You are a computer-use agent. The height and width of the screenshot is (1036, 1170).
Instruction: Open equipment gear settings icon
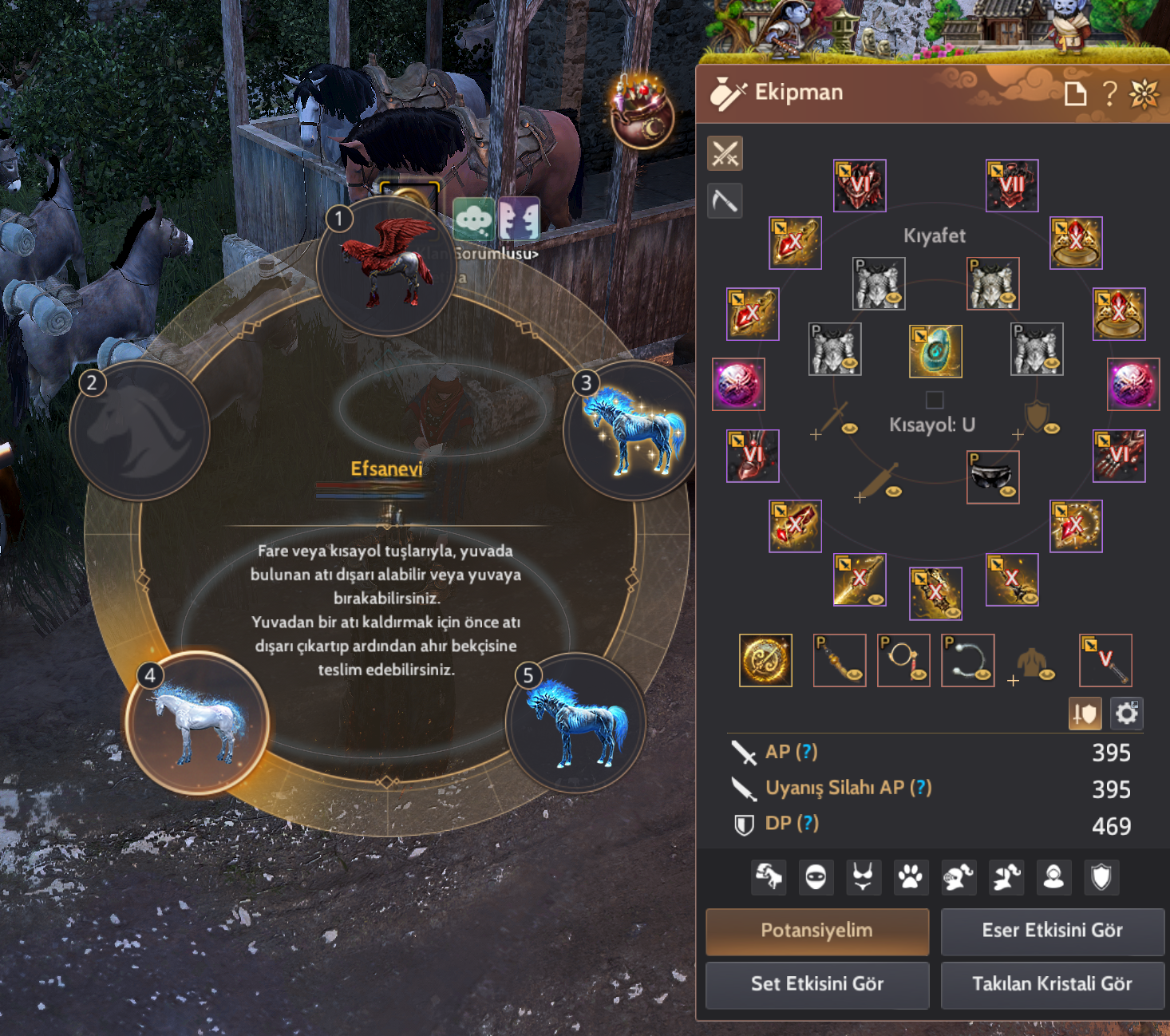click(1126, 713)
